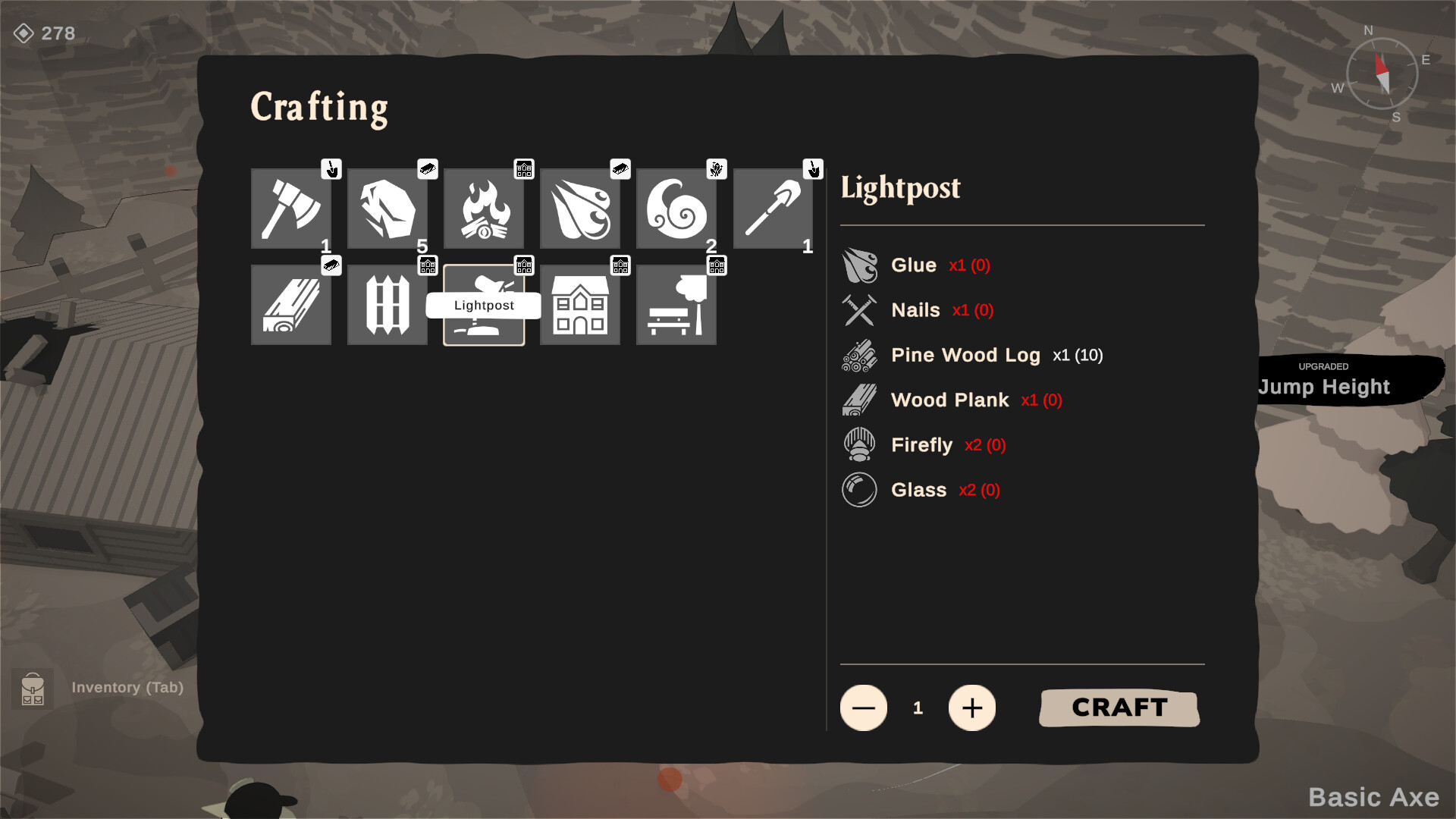Select the bench recipe icon
Viewport: 1456px width, 819px height.
676,305
